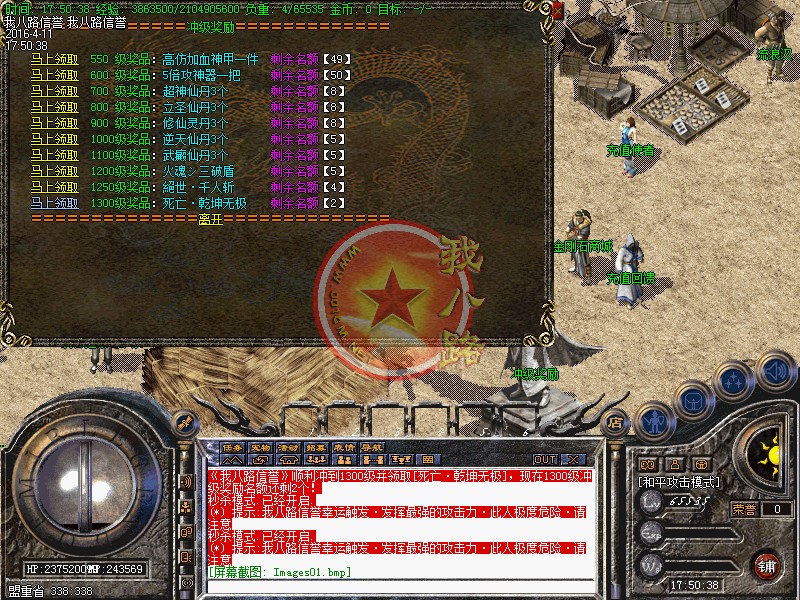Viewport: 800px width, 600px height.
Task: Claim the level 1100 武巅仙丹 reward
Action: point(54,155)
